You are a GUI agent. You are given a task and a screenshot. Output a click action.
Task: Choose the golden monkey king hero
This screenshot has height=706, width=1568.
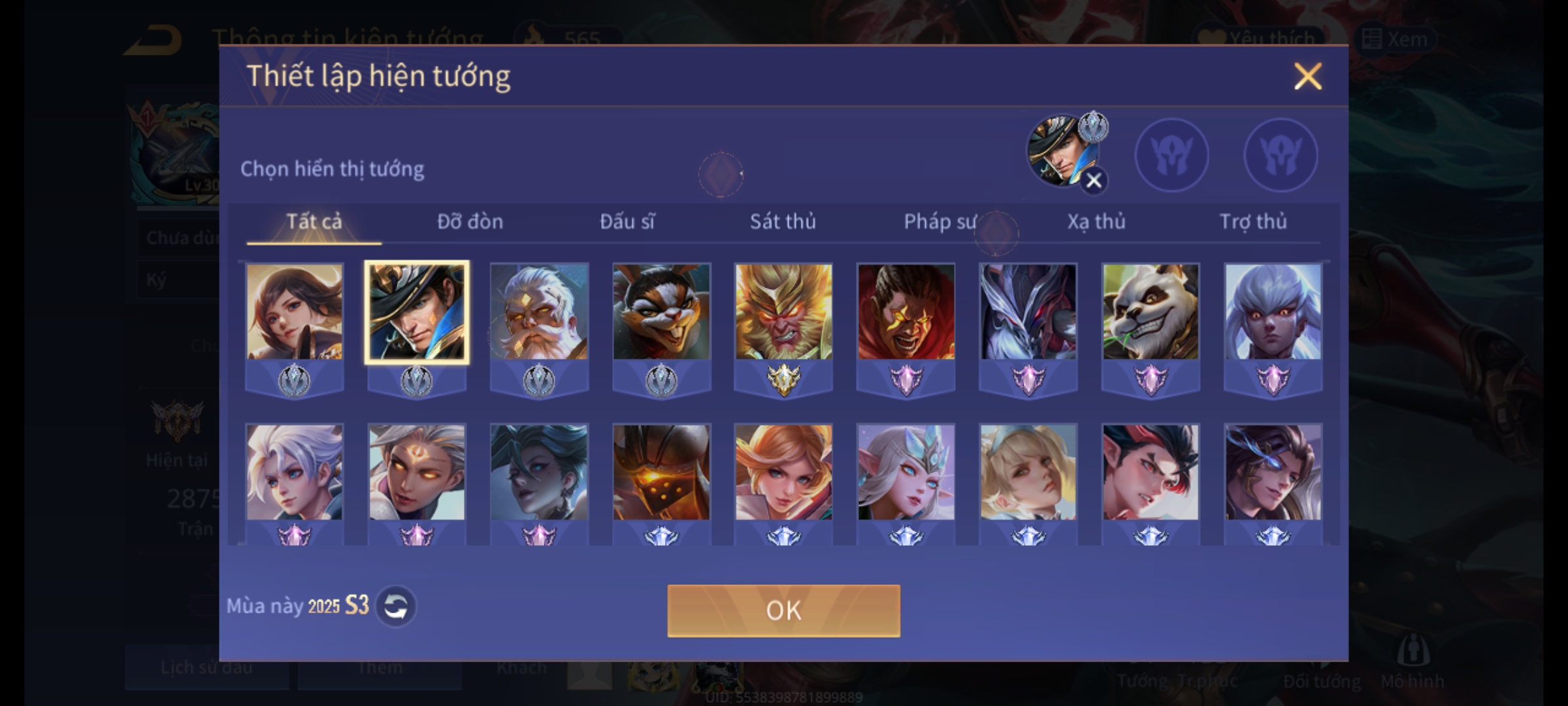[x=783, y=312]
